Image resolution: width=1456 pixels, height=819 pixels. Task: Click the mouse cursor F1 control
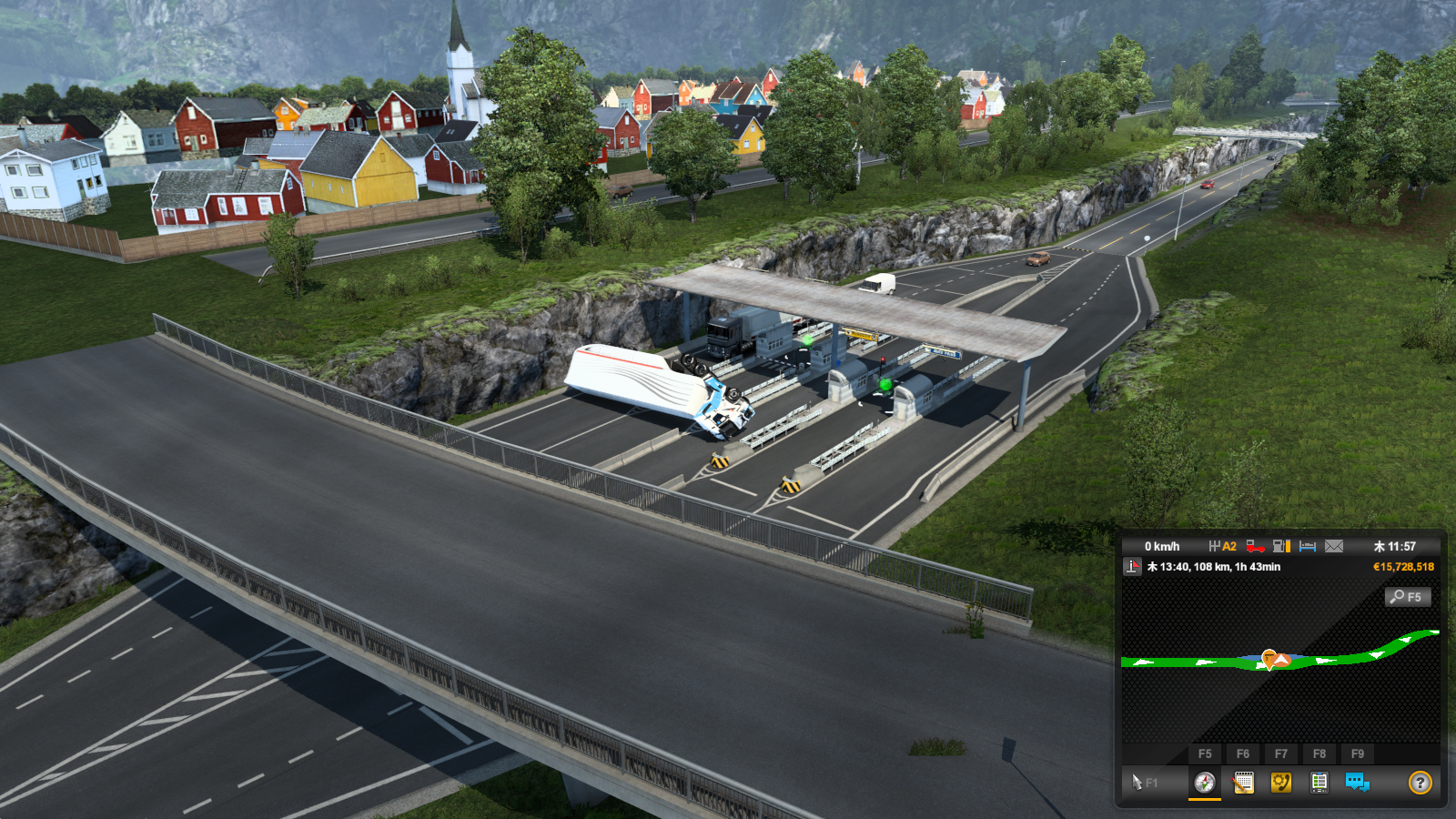tap(1144, 783)
